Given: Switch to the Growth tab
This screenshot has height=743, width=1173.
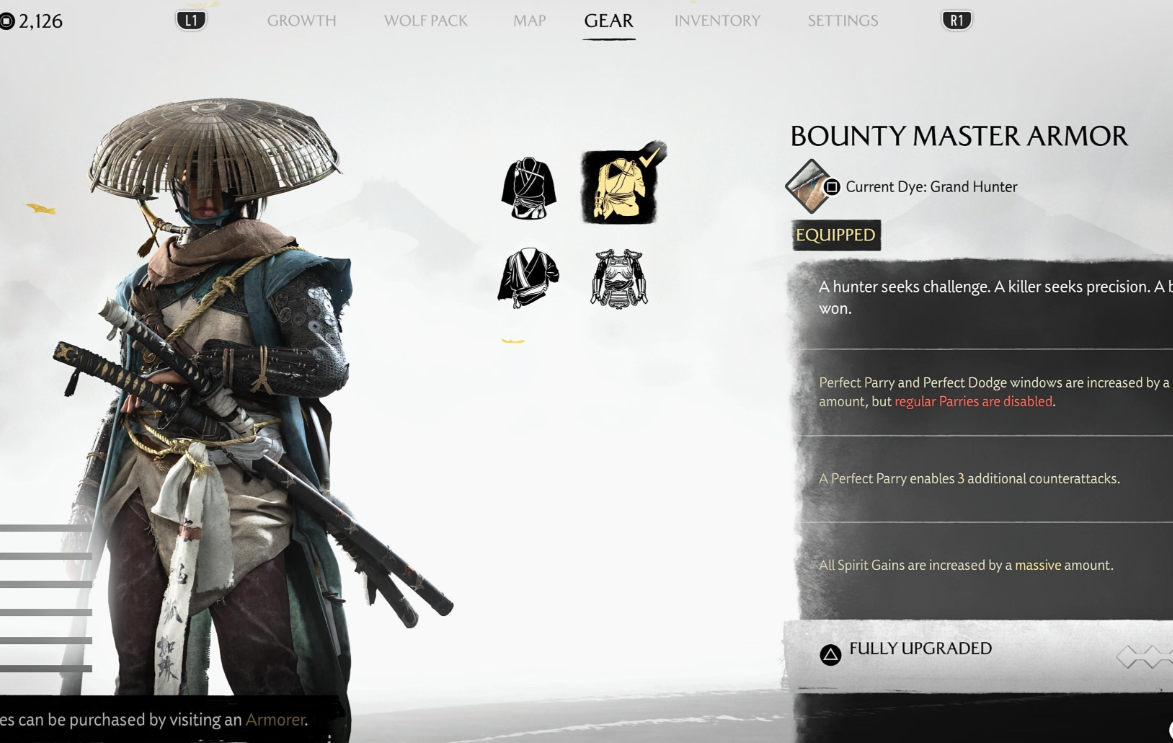Looking at the screenshot, I should [x=301, y=21].
